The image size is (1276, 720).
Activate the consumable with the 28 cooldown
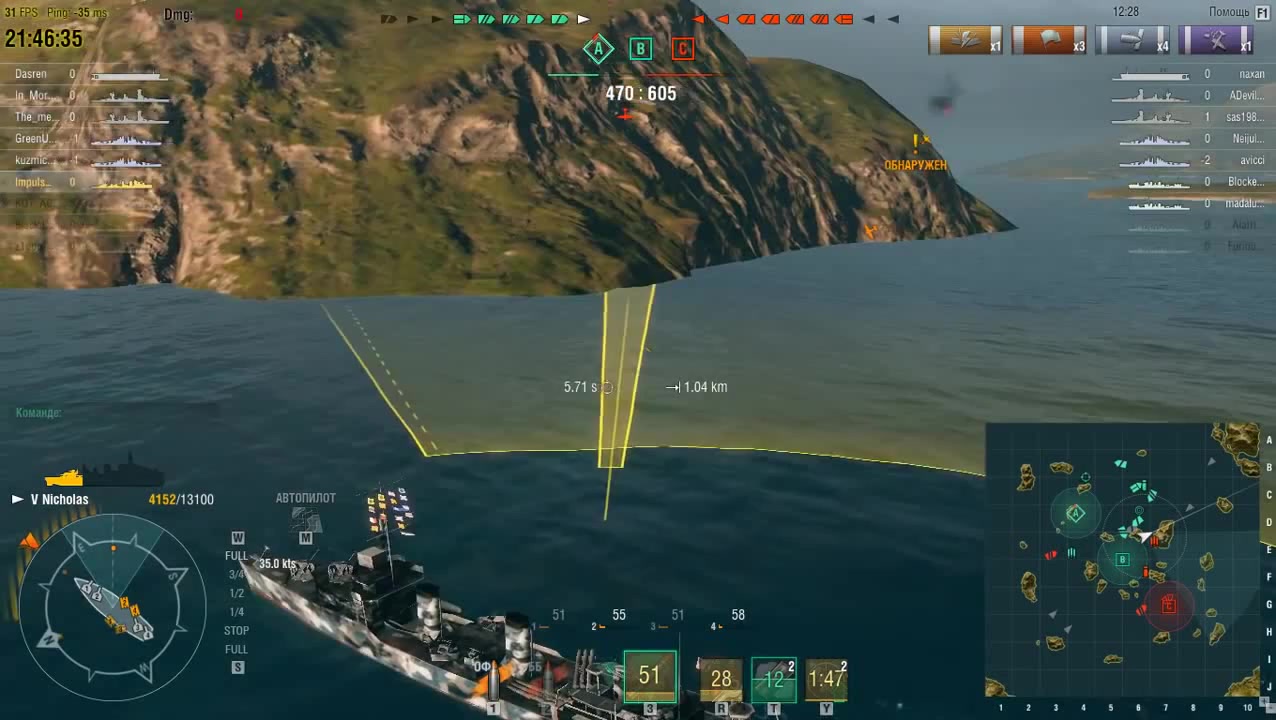click(x=721, y=679)
